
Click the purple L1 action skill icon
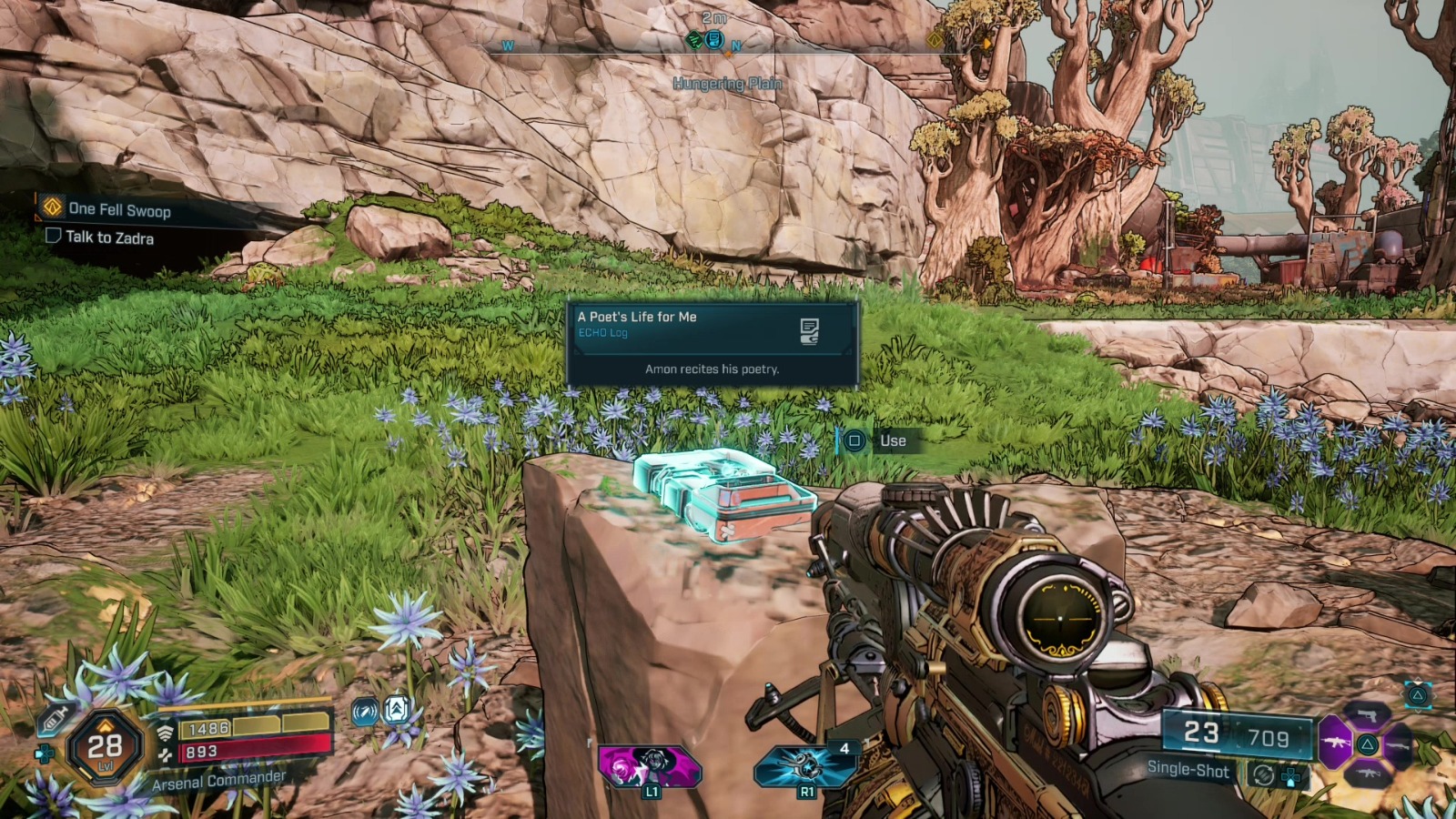[x=650, y=766]
